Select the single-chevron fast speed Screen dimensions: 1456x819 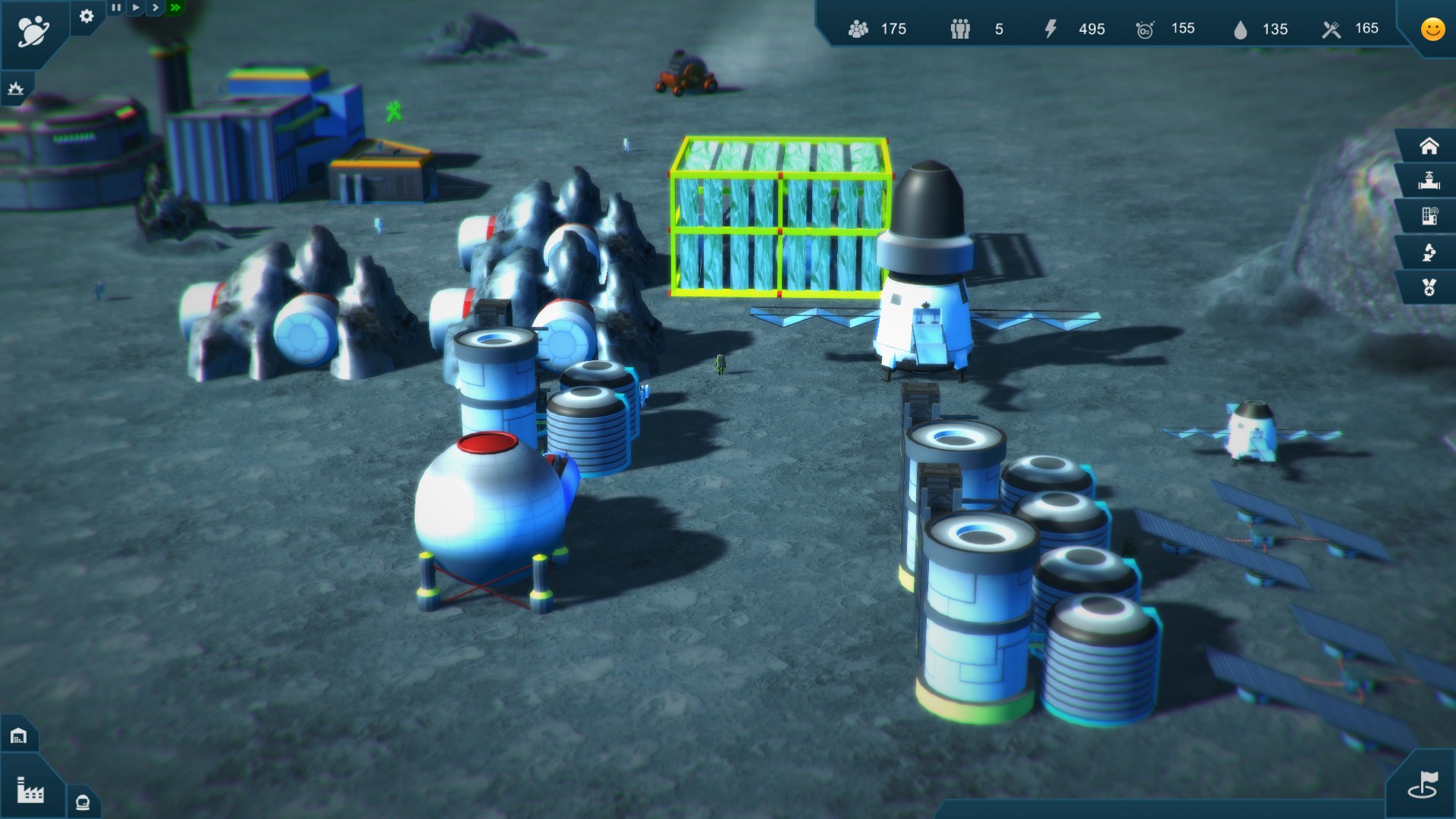(x=155, y=8)
